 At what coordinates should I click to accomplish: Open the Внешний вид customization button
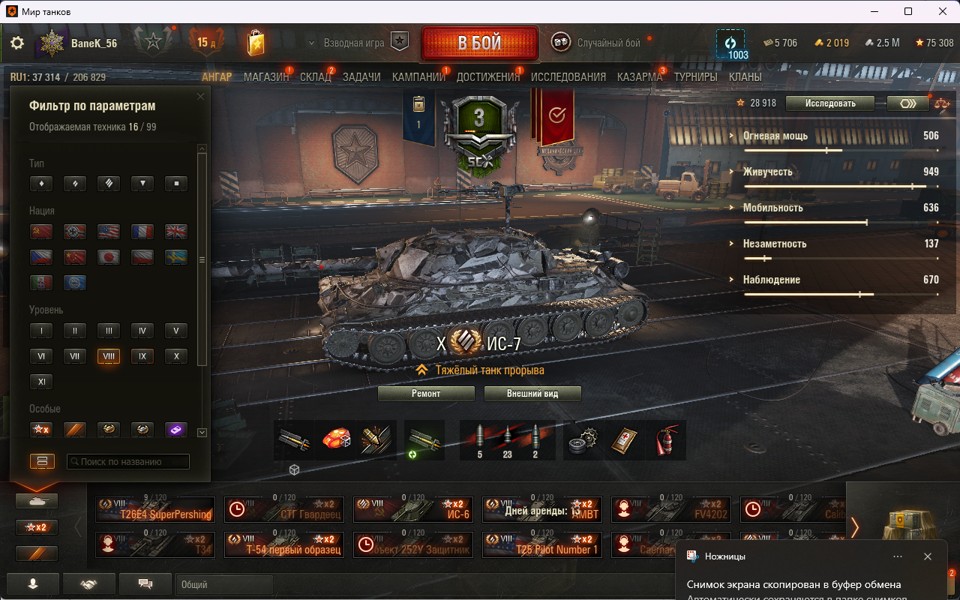532,393
